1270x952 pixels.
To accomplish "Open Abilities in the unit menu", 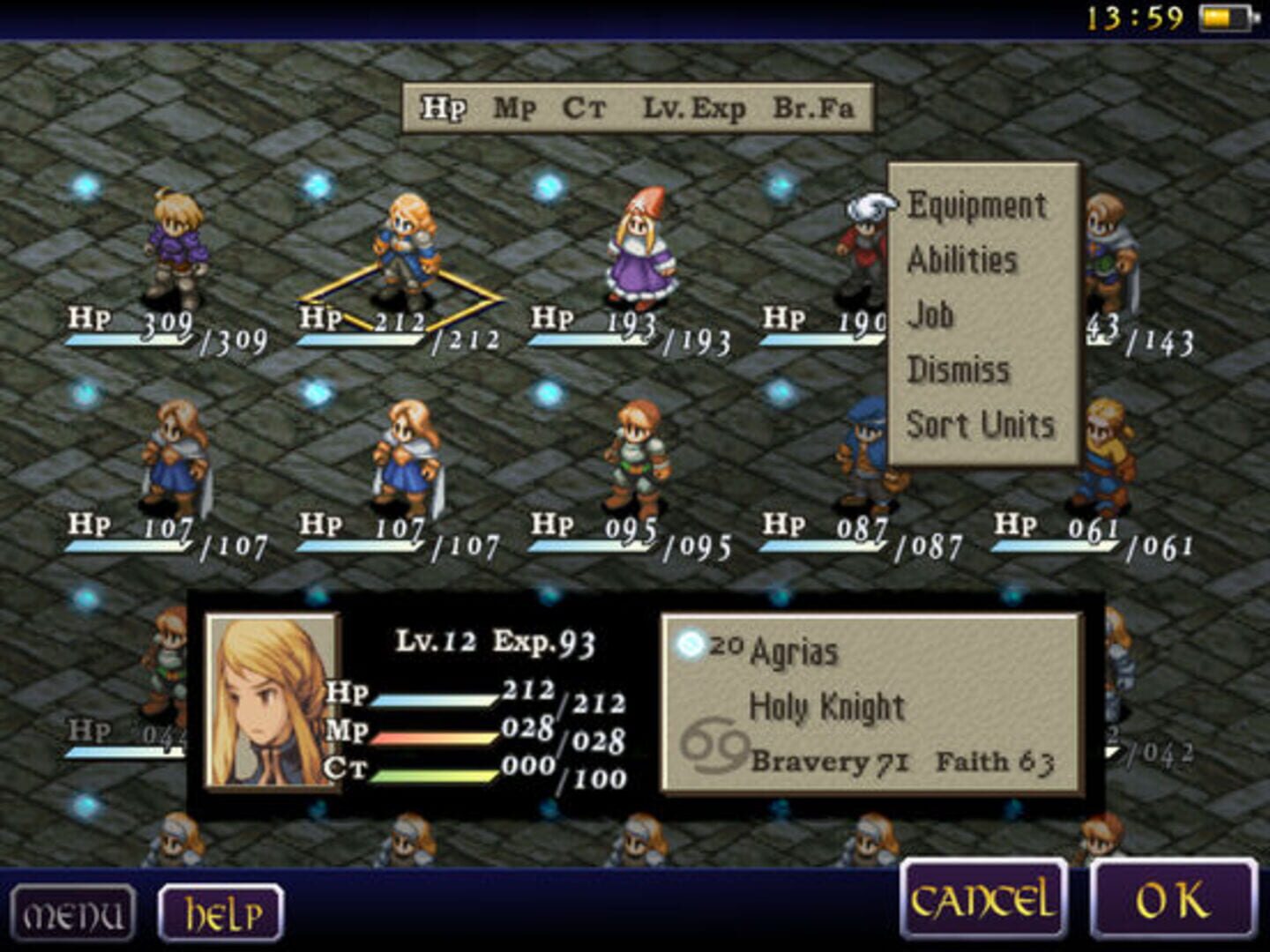I will point(963,261).
